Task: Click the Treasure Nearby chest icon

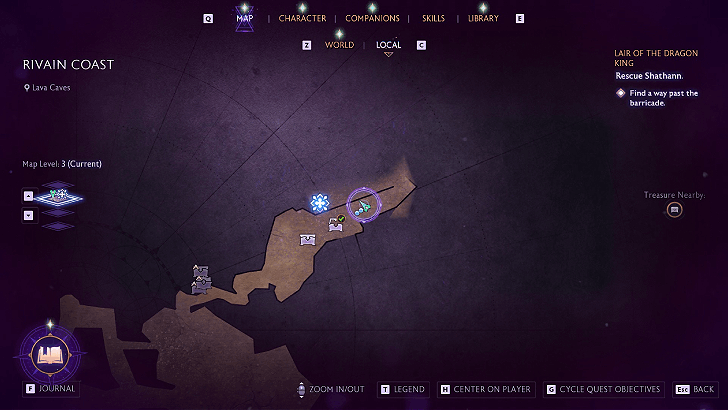Action: [x=675, y=209]
